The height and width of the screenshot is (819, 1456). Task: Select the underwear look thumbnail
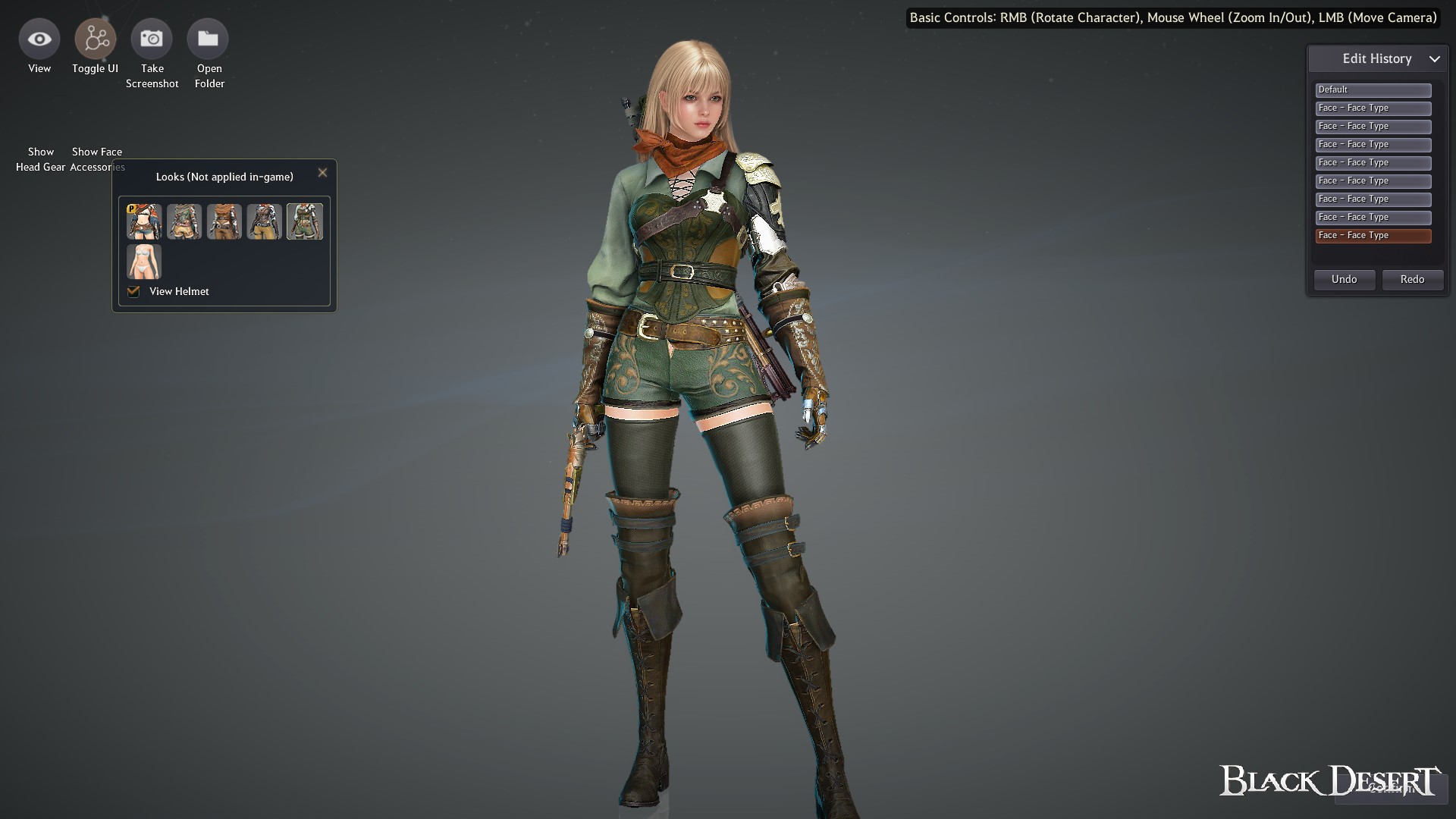143,262
